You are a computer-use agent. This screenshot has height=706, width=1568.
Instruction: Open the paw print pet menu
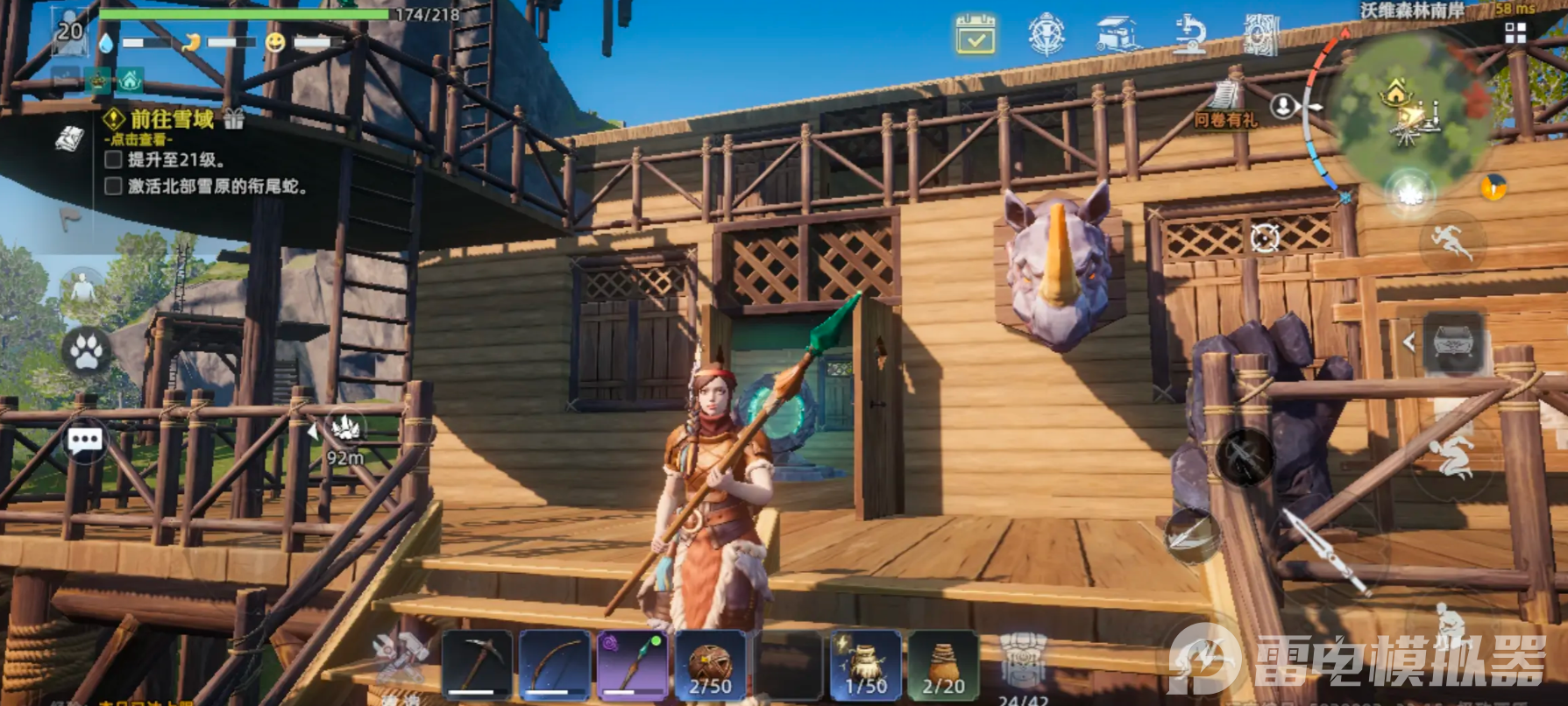click(86, 352)
